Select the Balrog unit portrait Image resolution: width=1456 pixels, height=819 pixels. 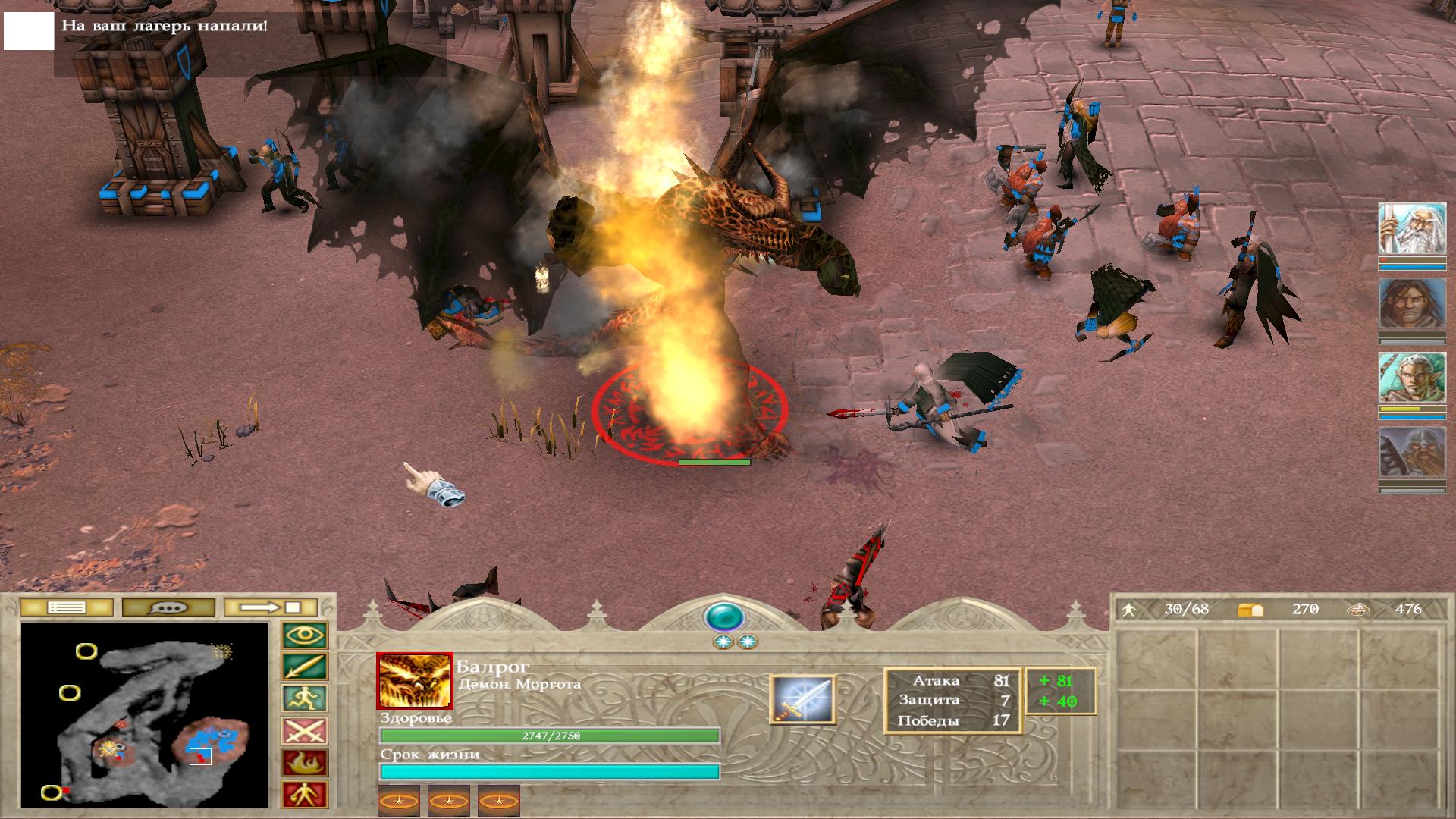(x=415, y=680)
